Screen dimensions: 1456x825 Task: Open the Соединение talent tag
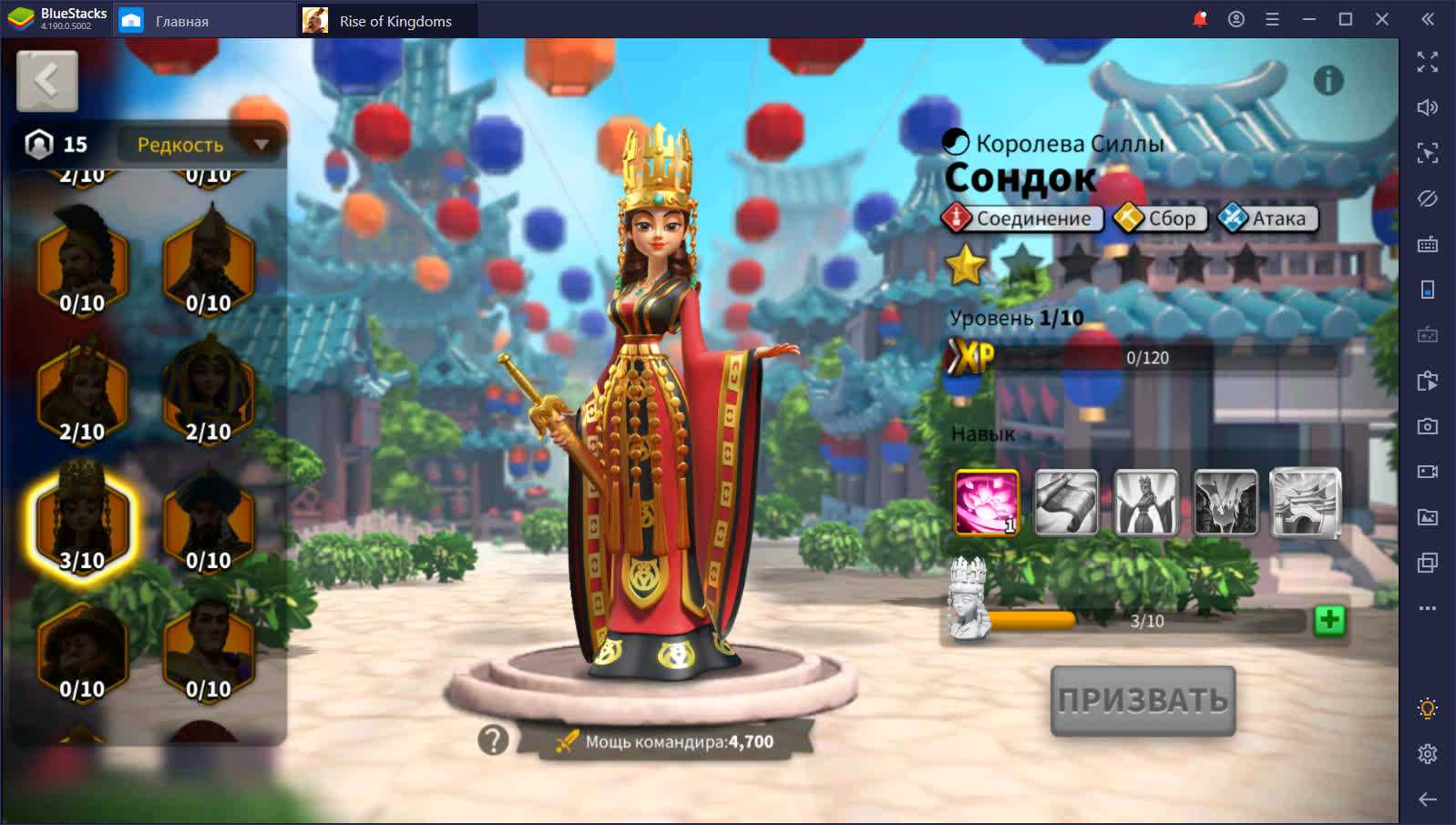(x=1022, y=219)
